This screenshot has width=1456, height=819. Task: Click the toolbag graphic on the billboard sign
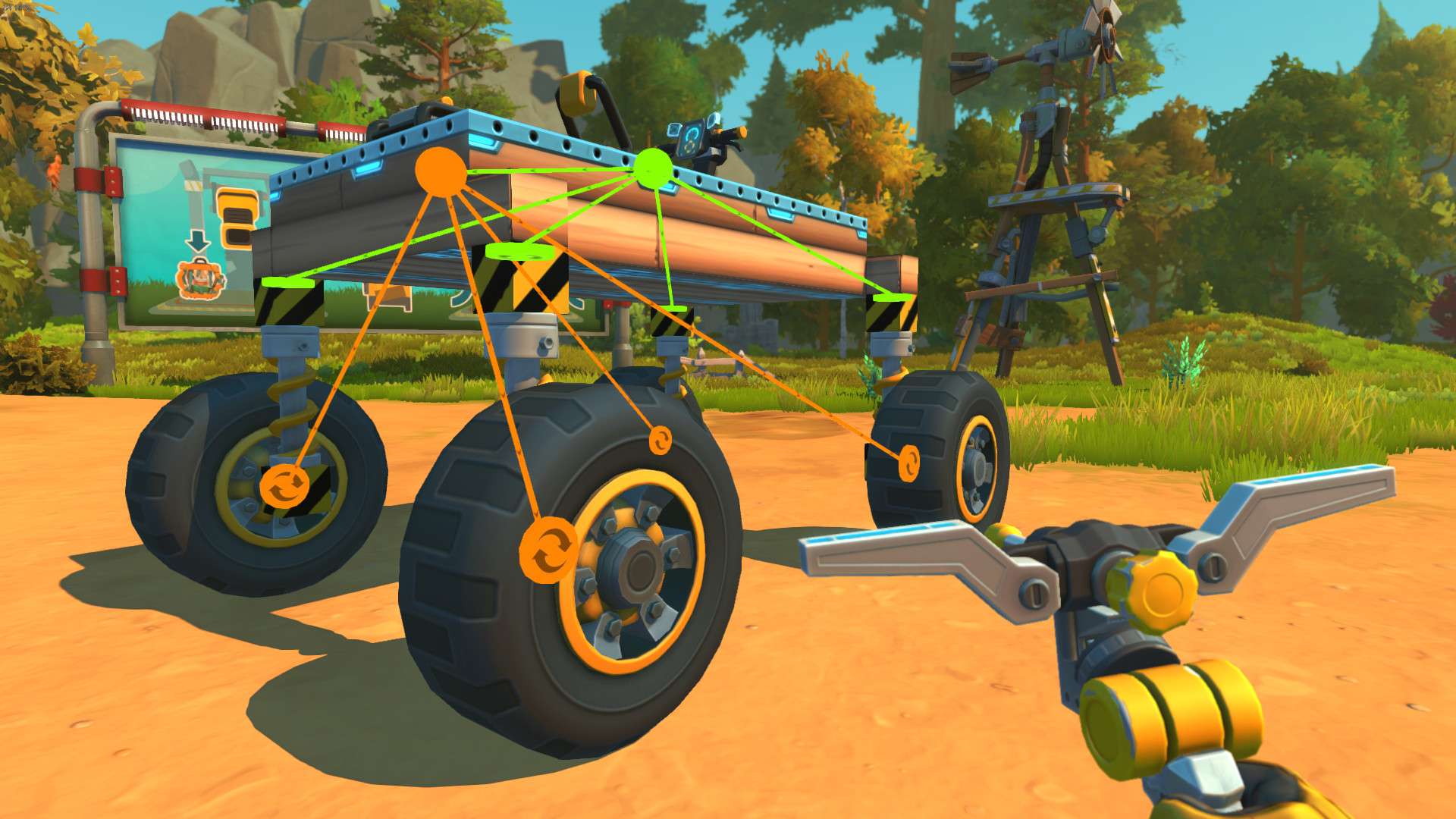click(199, 281)
